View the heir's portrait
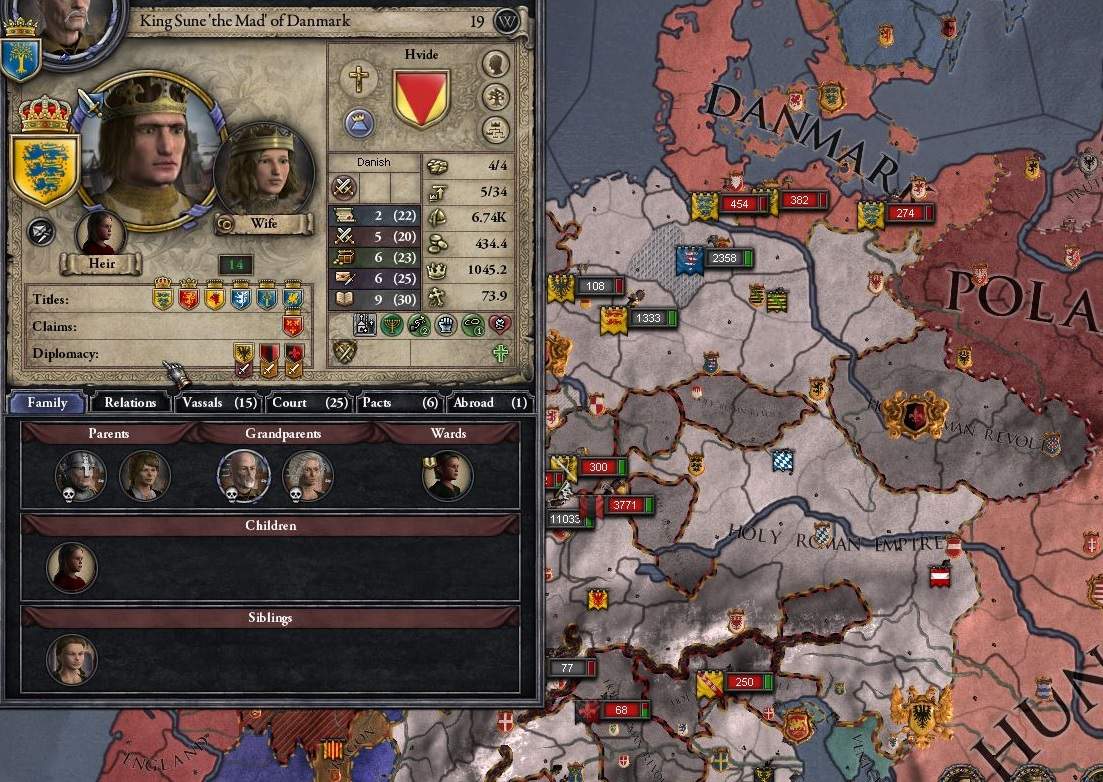Screen dimensions: 1103x782 (x=101, y=234)
